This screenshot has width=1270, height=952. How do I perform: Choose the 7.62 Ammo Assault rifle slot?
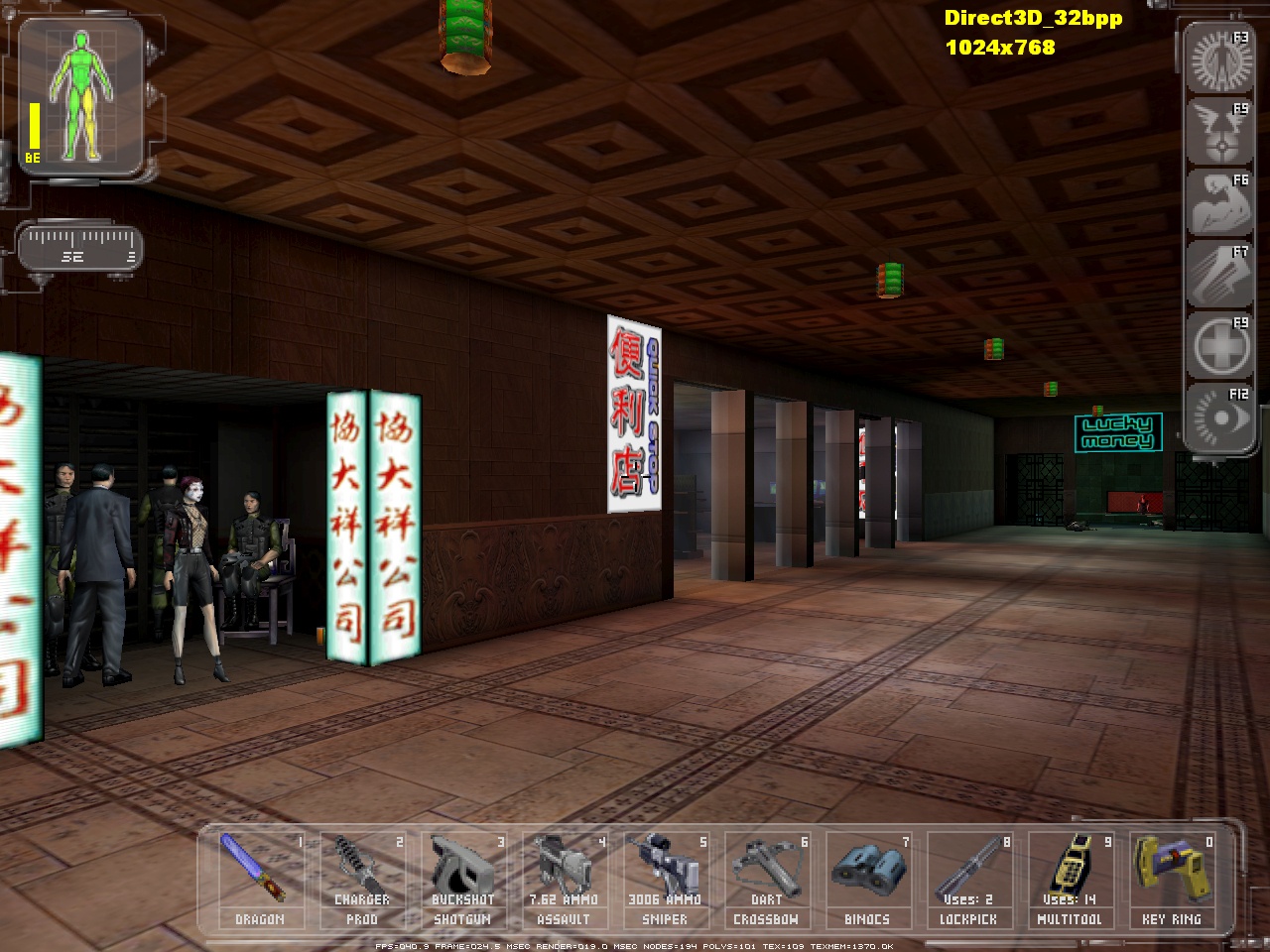pos(565,879)
